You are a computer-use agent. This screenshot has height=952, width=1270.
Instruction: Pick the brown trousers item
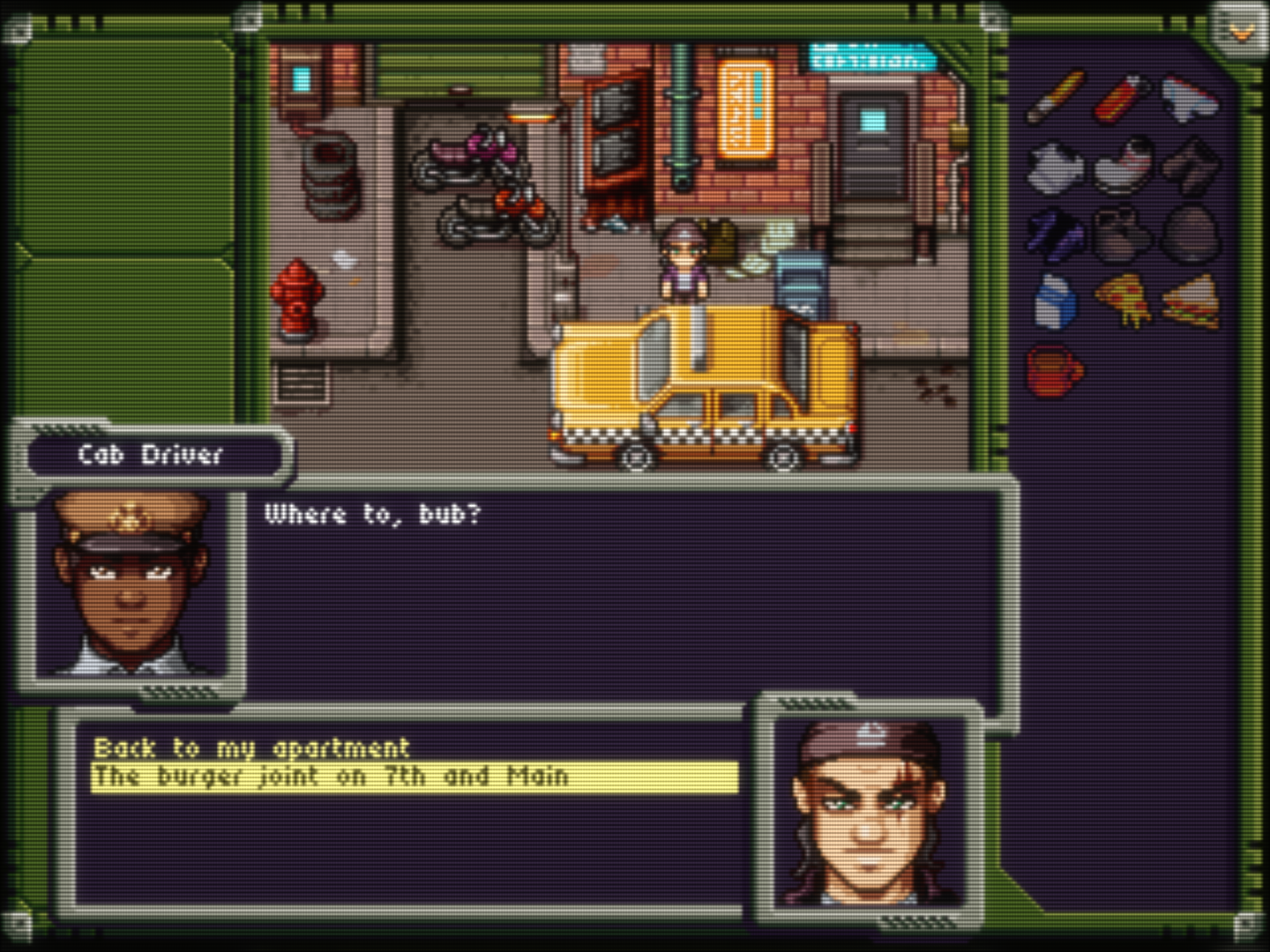tap(1190, 166)
